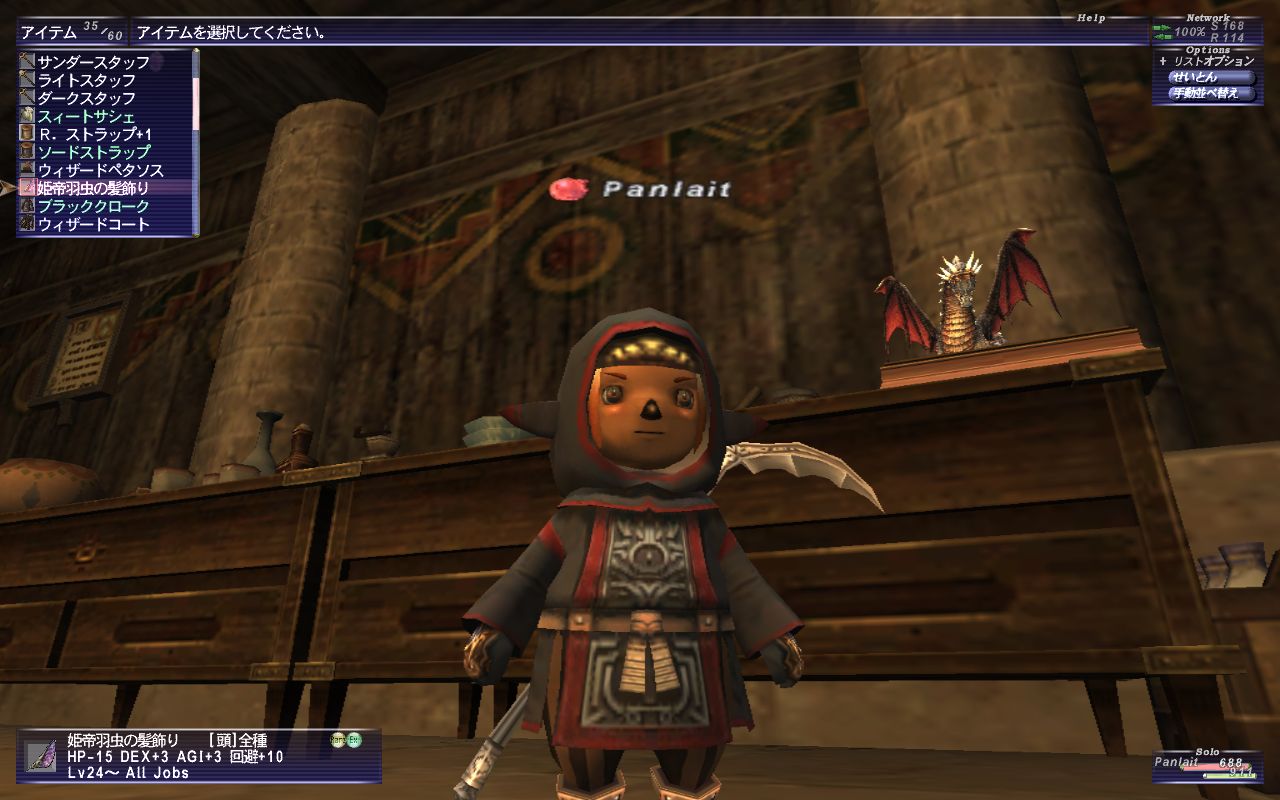Click the highlighted 姫帝羽虫の髪飾り item

click(93, 188)
